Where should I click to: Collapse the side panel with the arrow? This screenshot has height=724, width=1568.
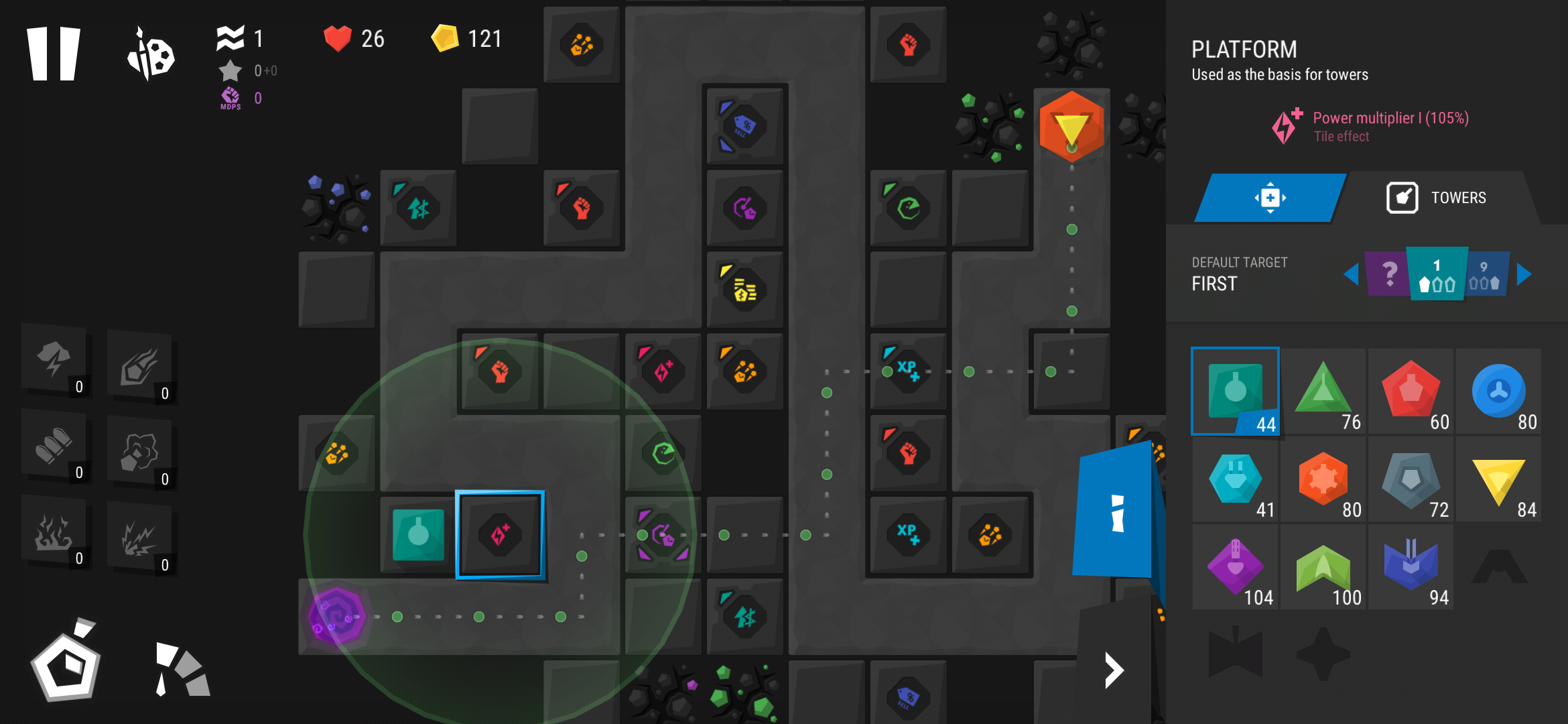(1114, 670)
